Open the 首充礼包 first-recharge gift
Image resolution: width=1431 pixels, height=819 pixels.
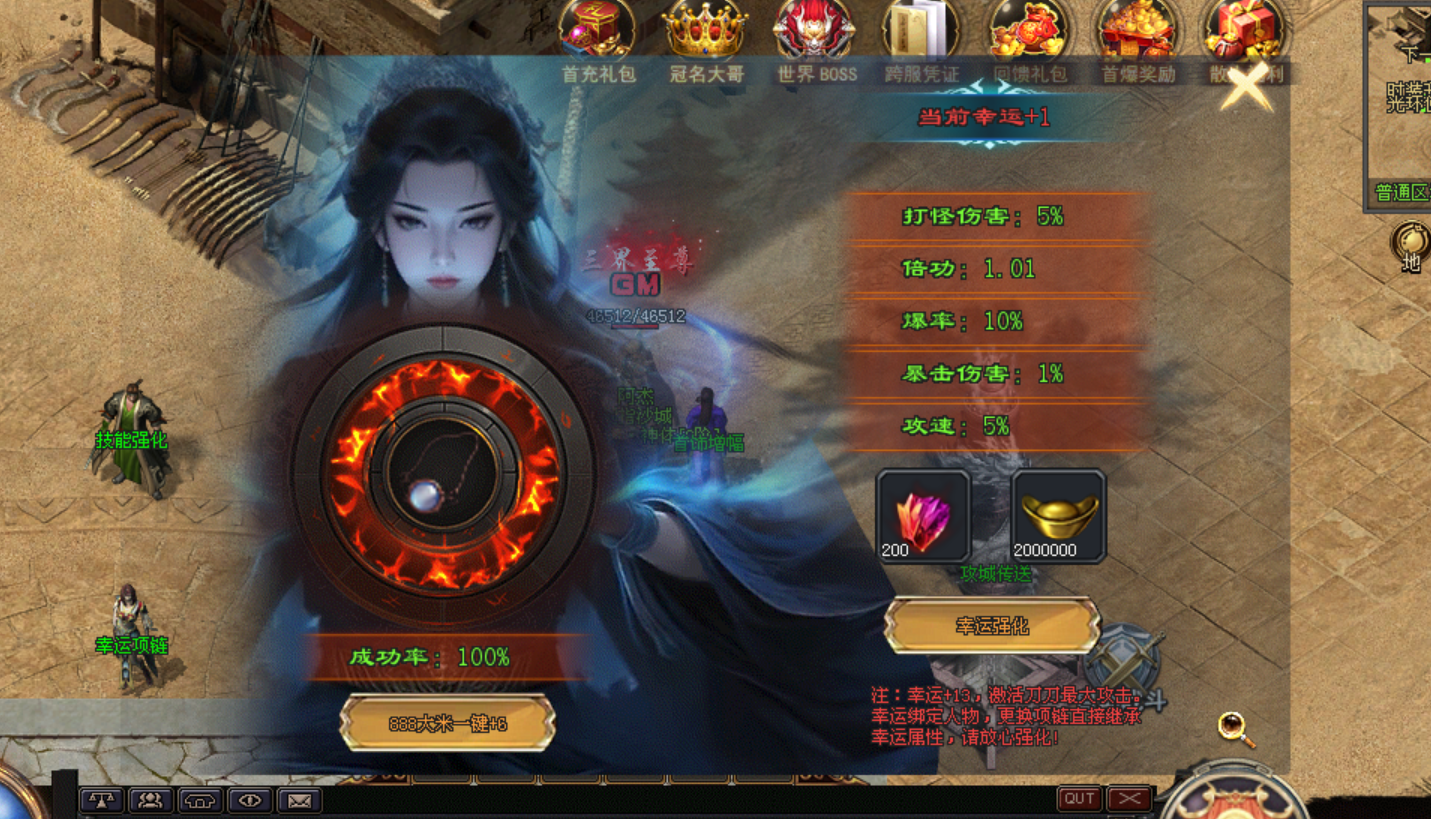pos(597,30)
